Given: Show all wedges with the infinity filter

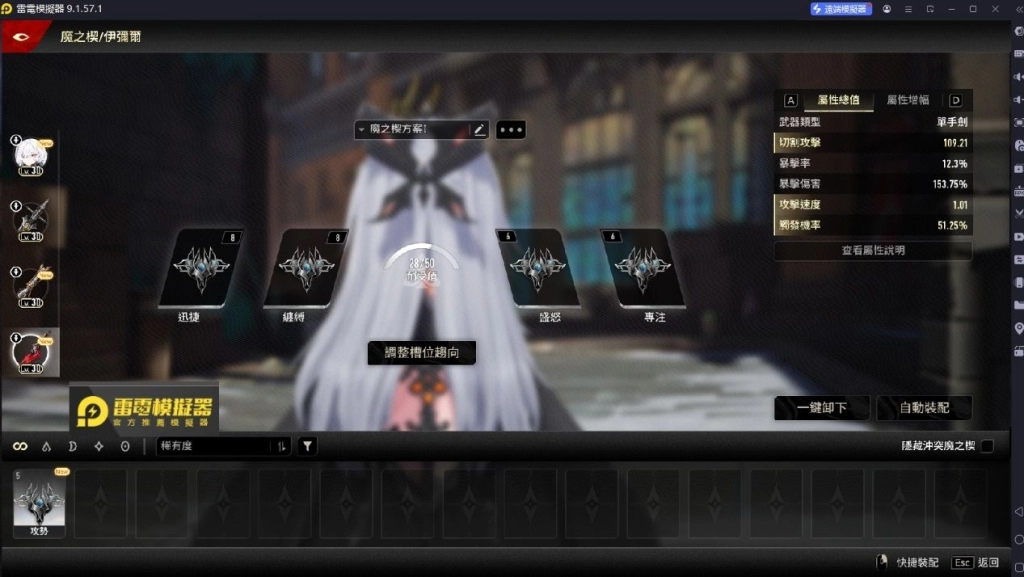Looking at the screenshot, I should point(20,446).
